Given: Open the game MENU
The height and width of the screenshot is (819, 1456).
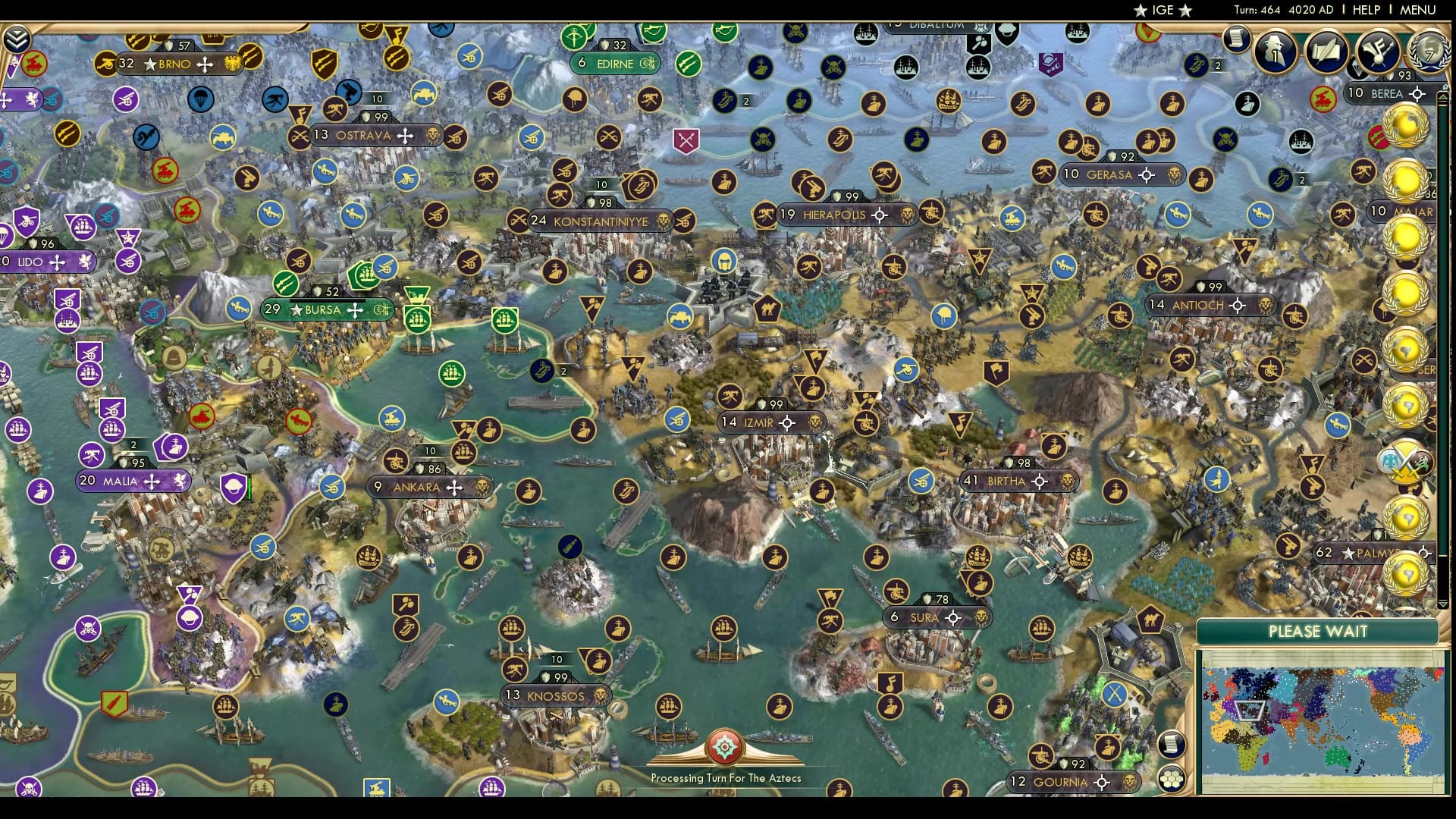Looking at the screenshot, I should coord(1417,10).
